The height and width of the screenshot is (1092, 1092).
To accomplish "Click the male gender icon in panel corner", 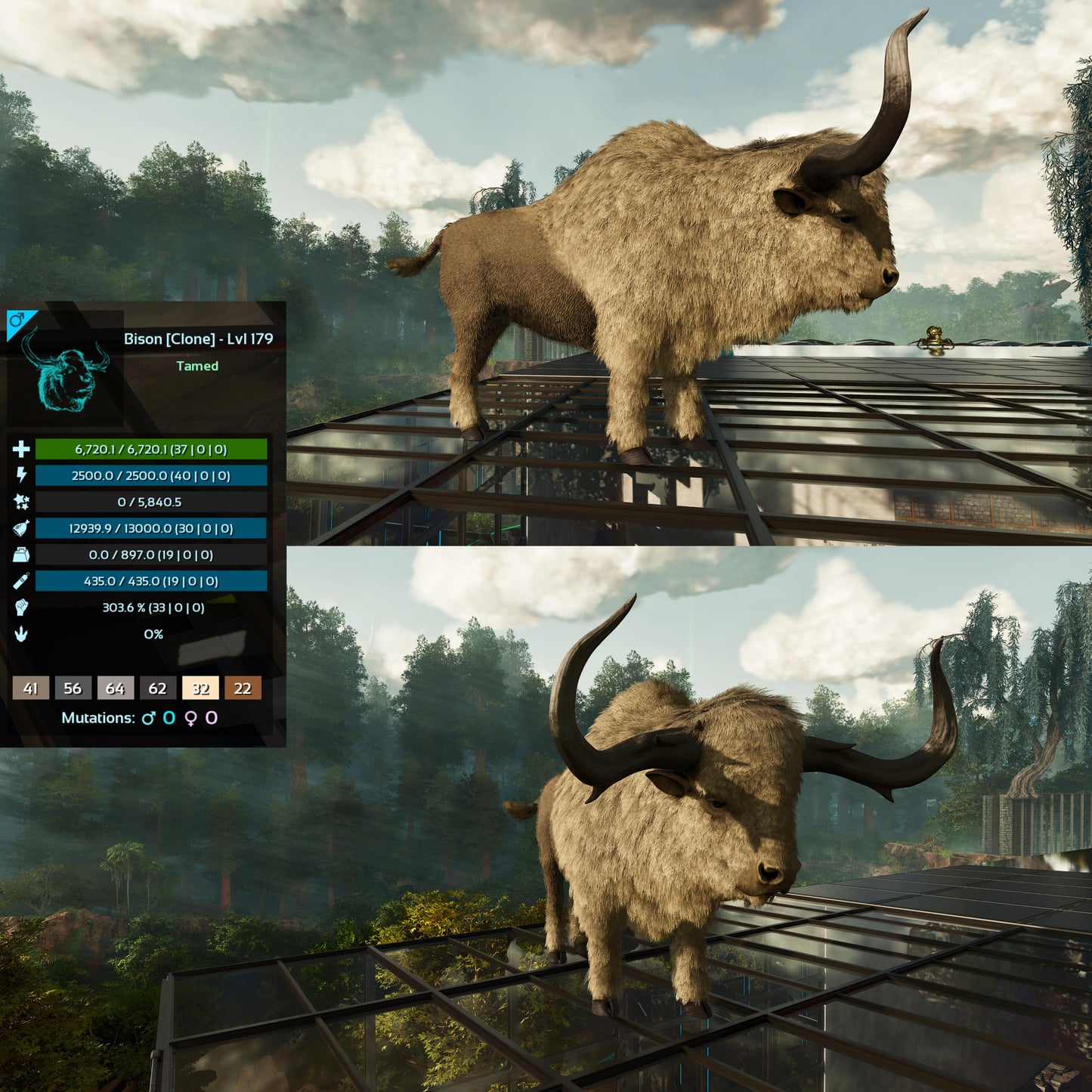I will tap(17, 320).
